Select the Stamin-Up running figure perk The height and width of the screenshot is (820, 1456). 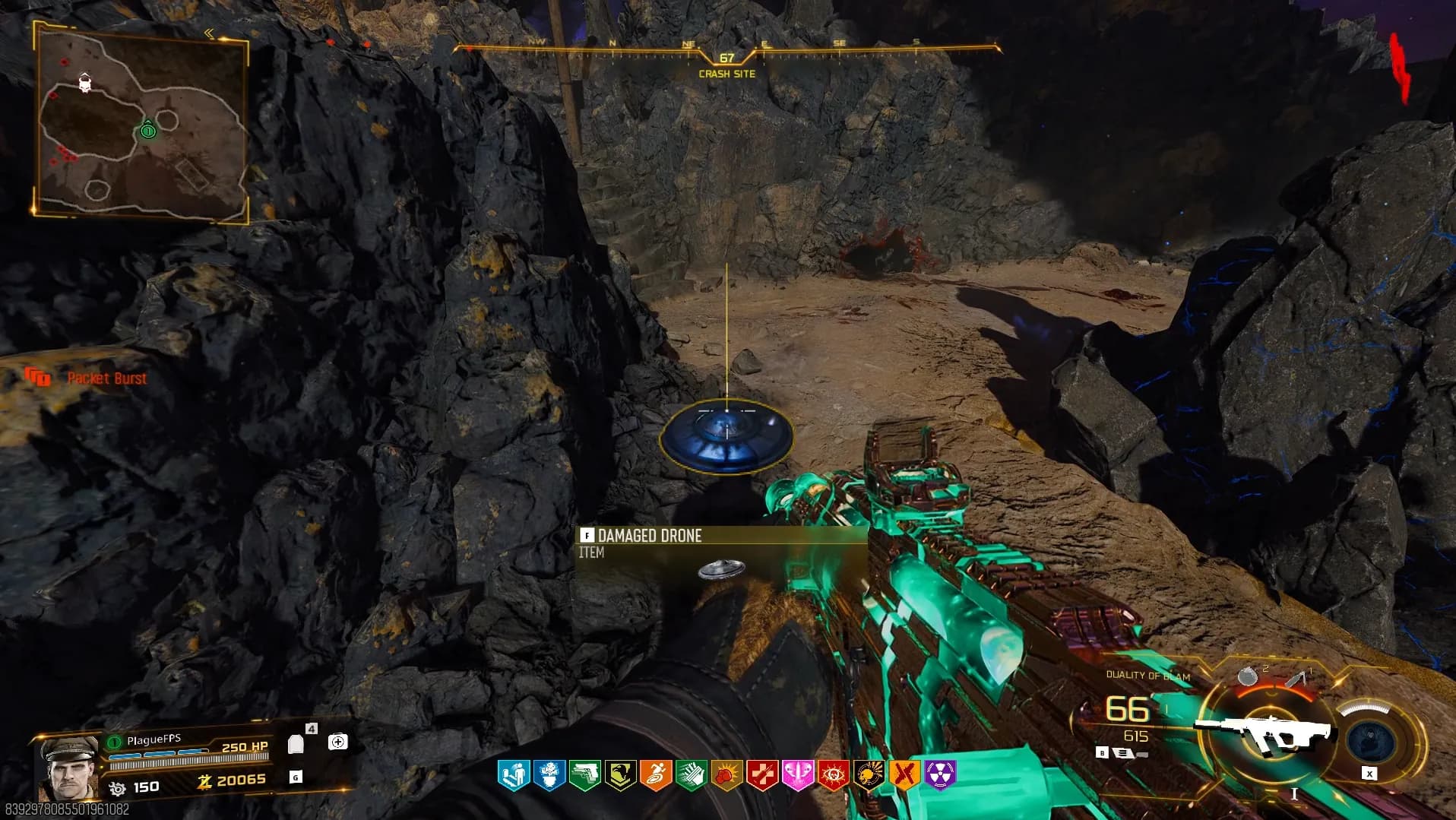[x=655, y=775]
